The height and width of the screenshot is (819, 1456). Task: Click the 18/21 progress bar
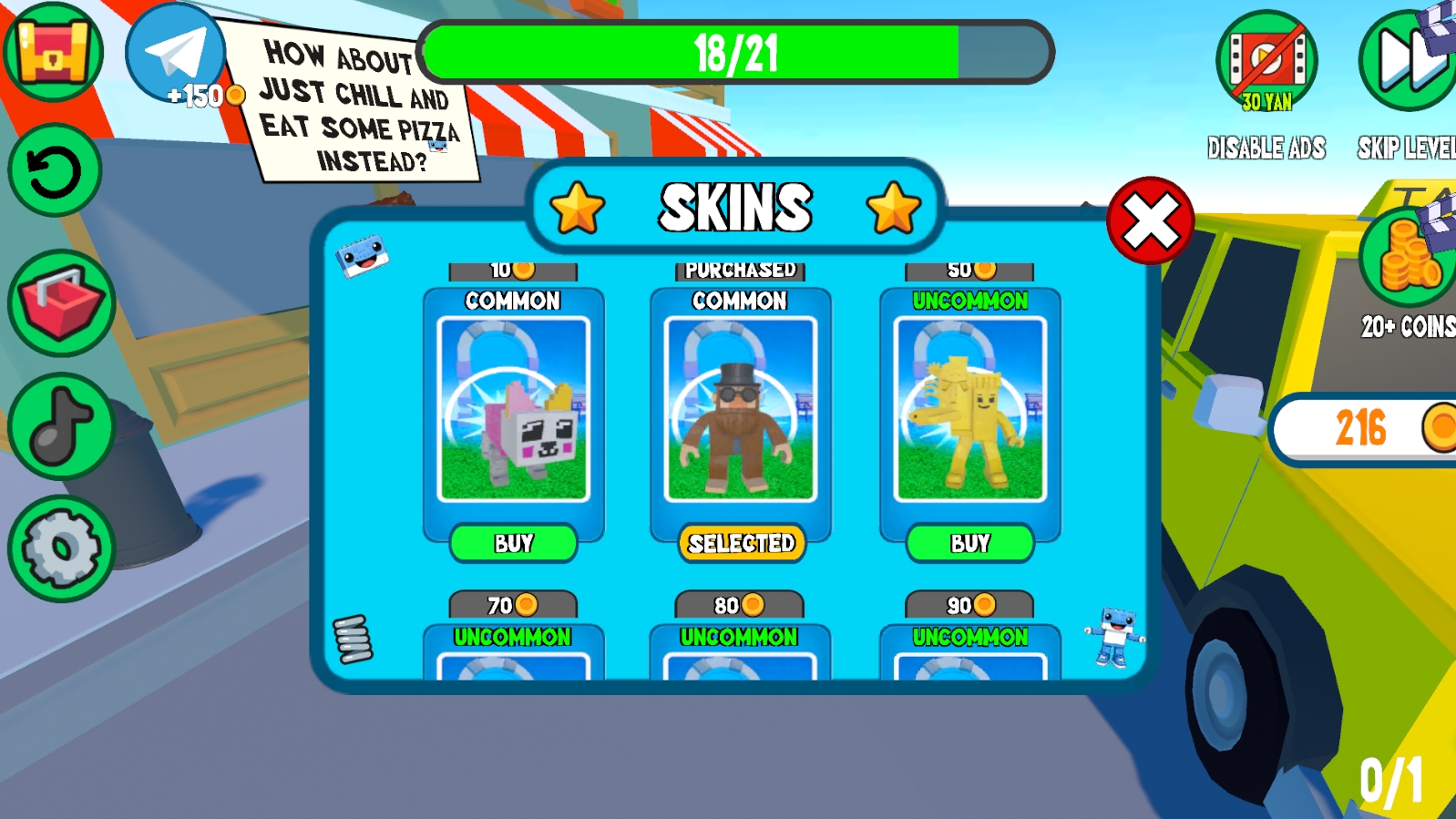[x=738, y=53]
